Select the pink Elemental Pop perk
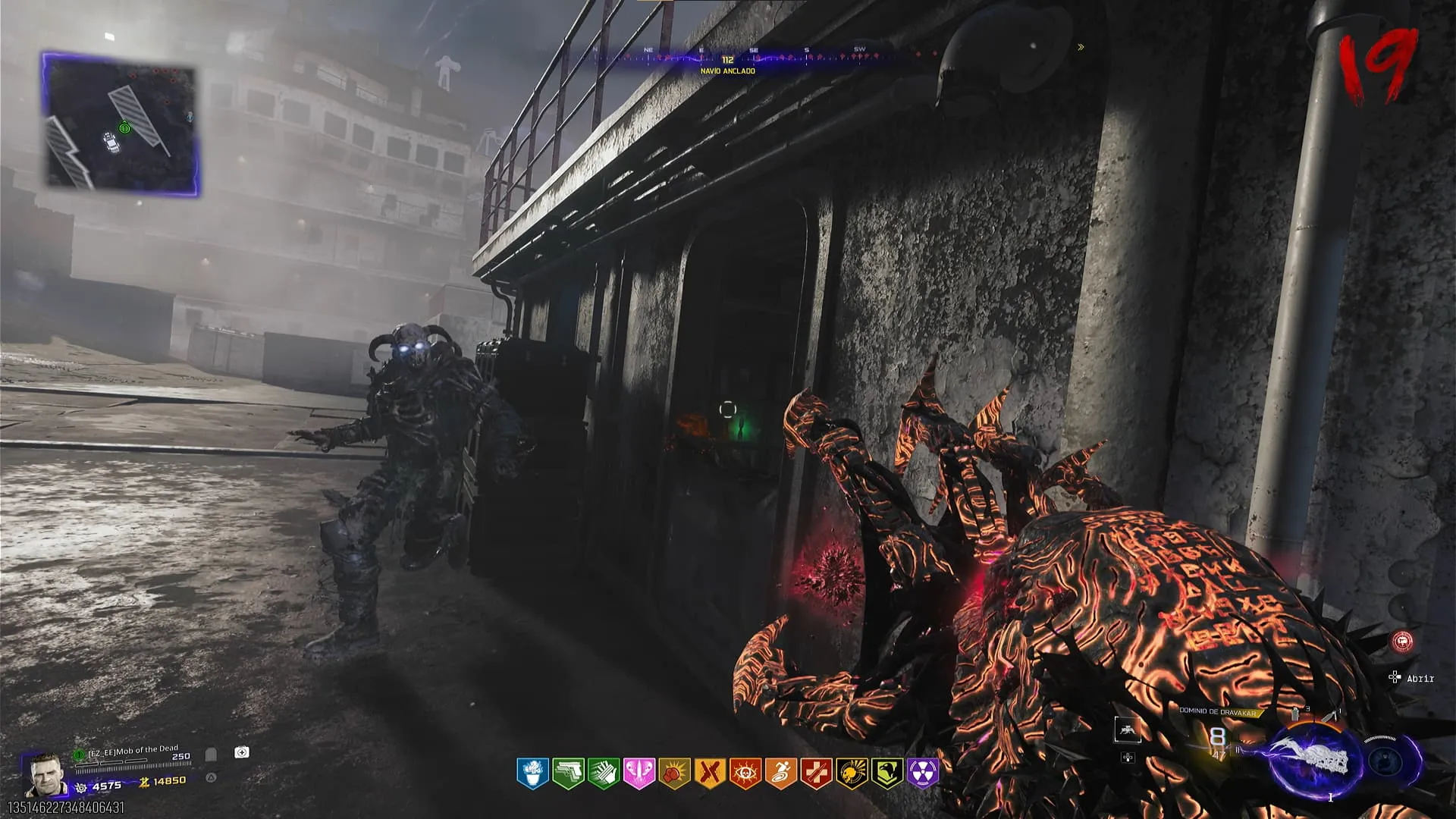 (x=639, y=773)
